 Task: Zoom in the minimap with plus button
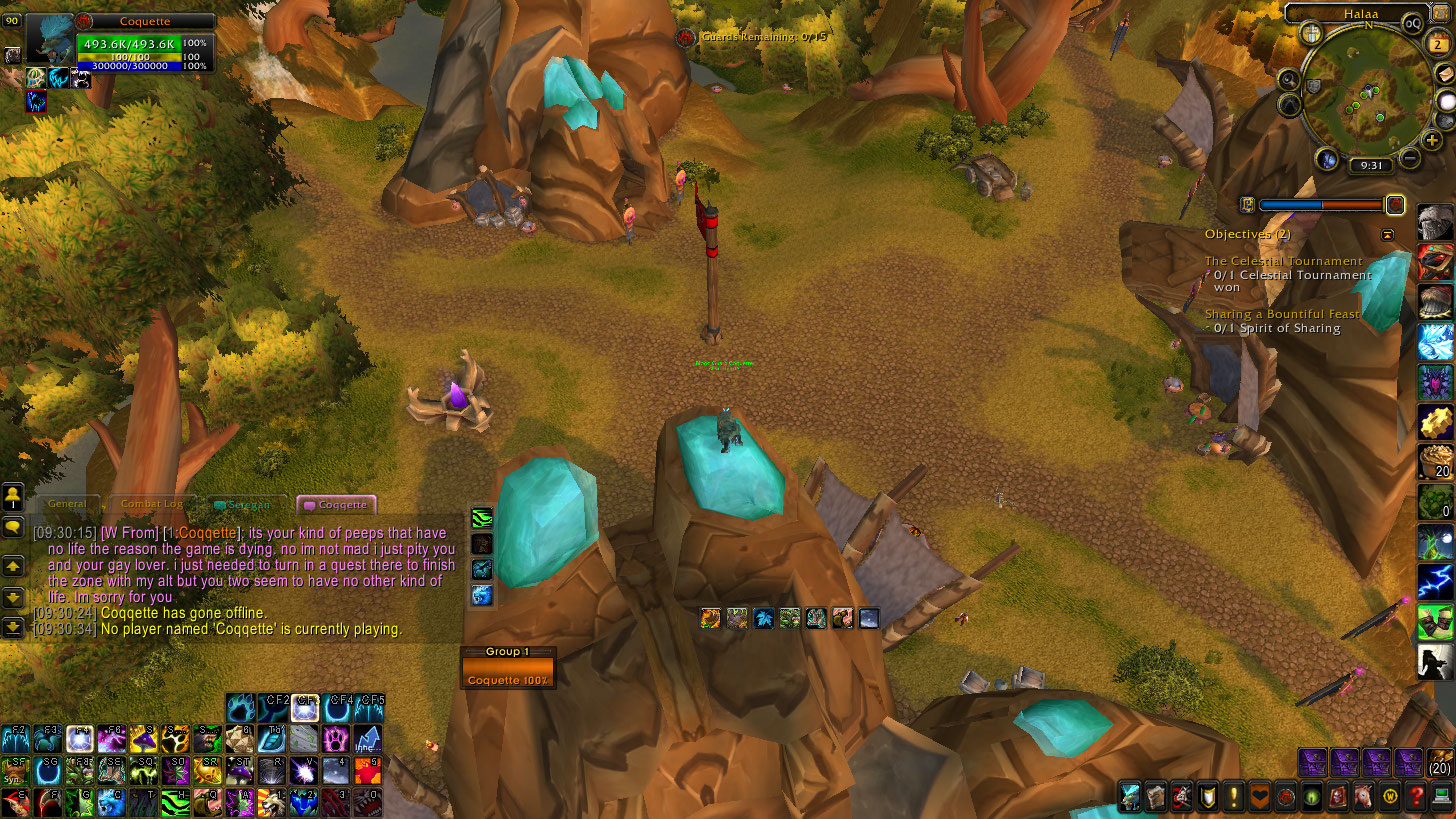click(x=1433, y=140)
